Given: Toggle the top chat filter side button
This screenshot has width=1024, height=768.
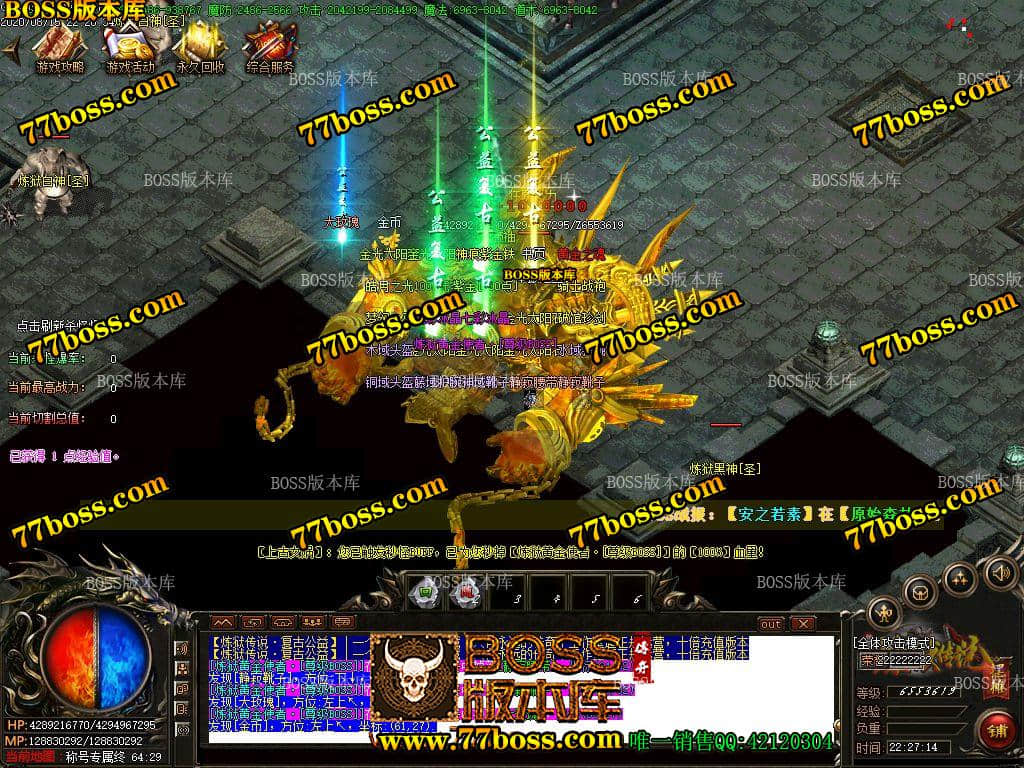Looking at the screenshot, I should coord(182,650).
